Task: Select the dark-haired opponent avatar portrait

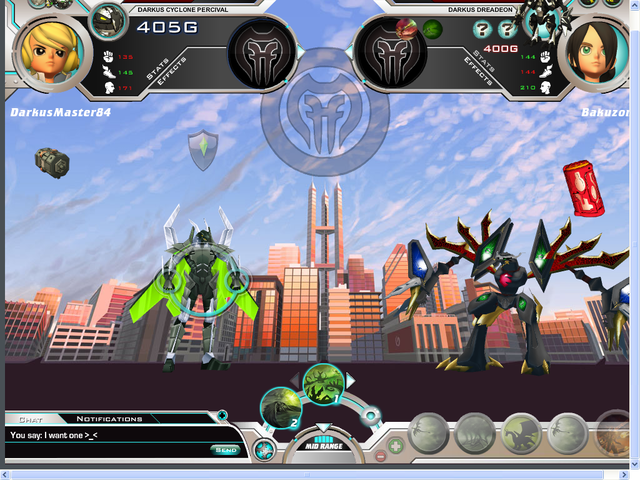Action: [x=597, y=50]
